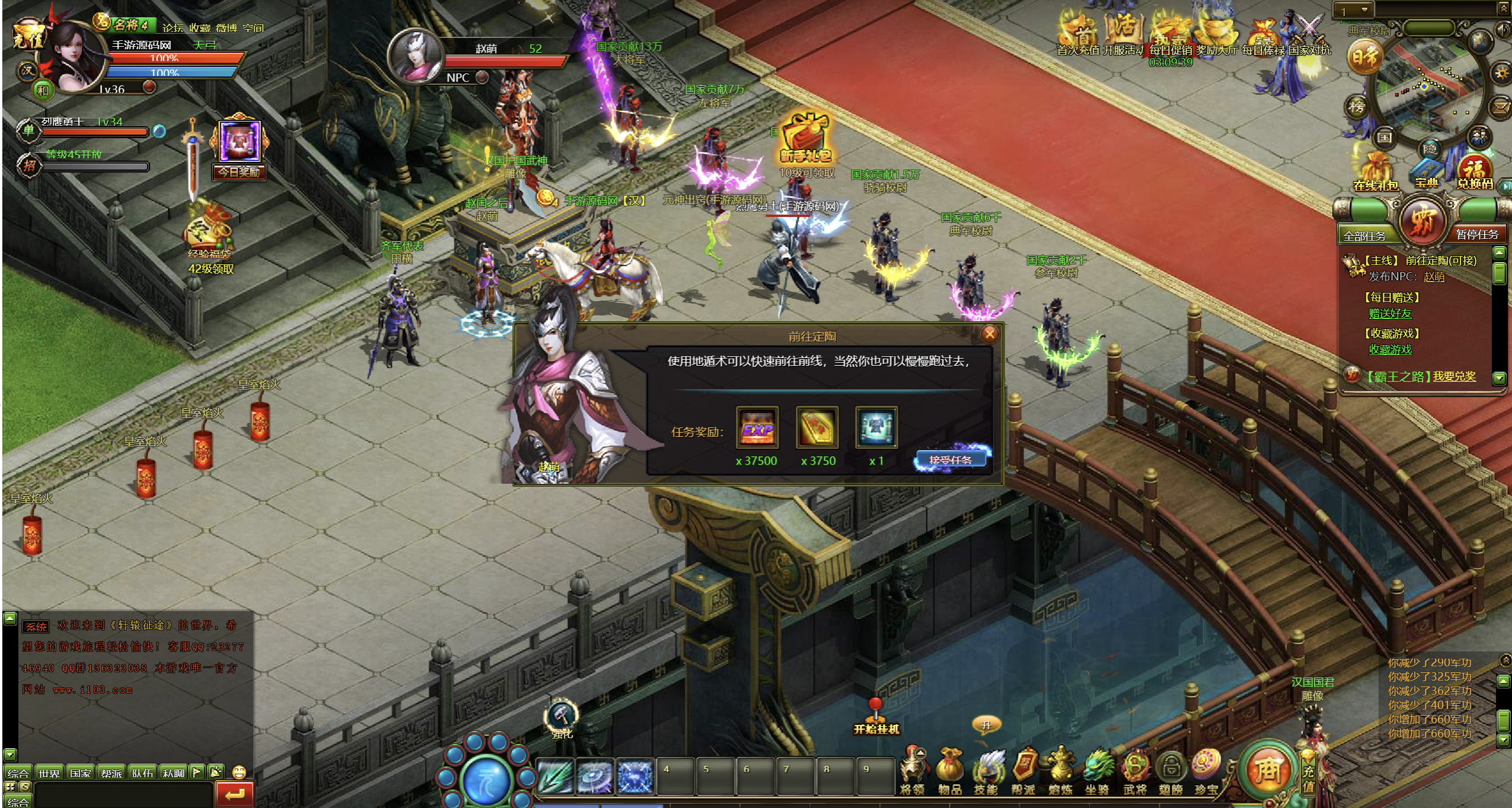Switch to the 全部任务 quest tab
Viewport: 1512px width, 808px height.
(x=1364, y=235)
